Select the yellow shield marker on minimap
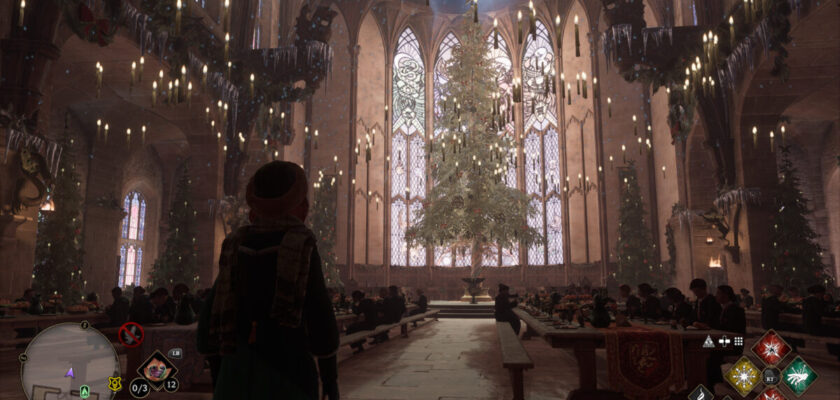The width and height of the screenshot is (840, 400). [113, 383]
